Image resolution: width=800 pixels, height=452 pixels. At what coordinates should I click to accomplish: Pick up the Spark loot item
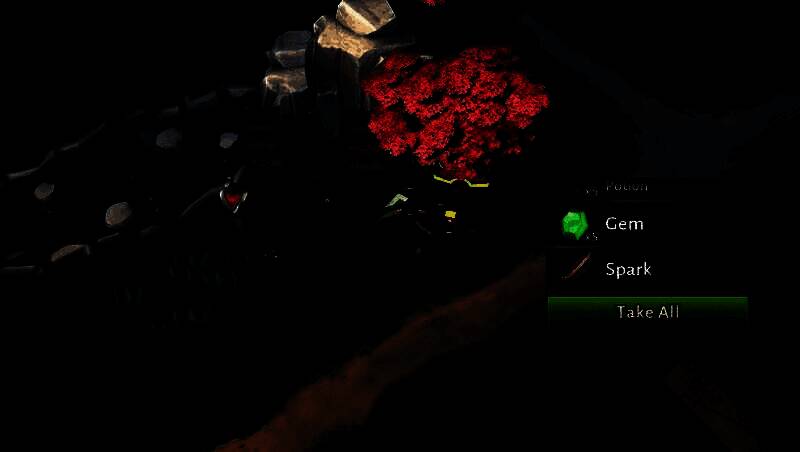click(627, 269)
